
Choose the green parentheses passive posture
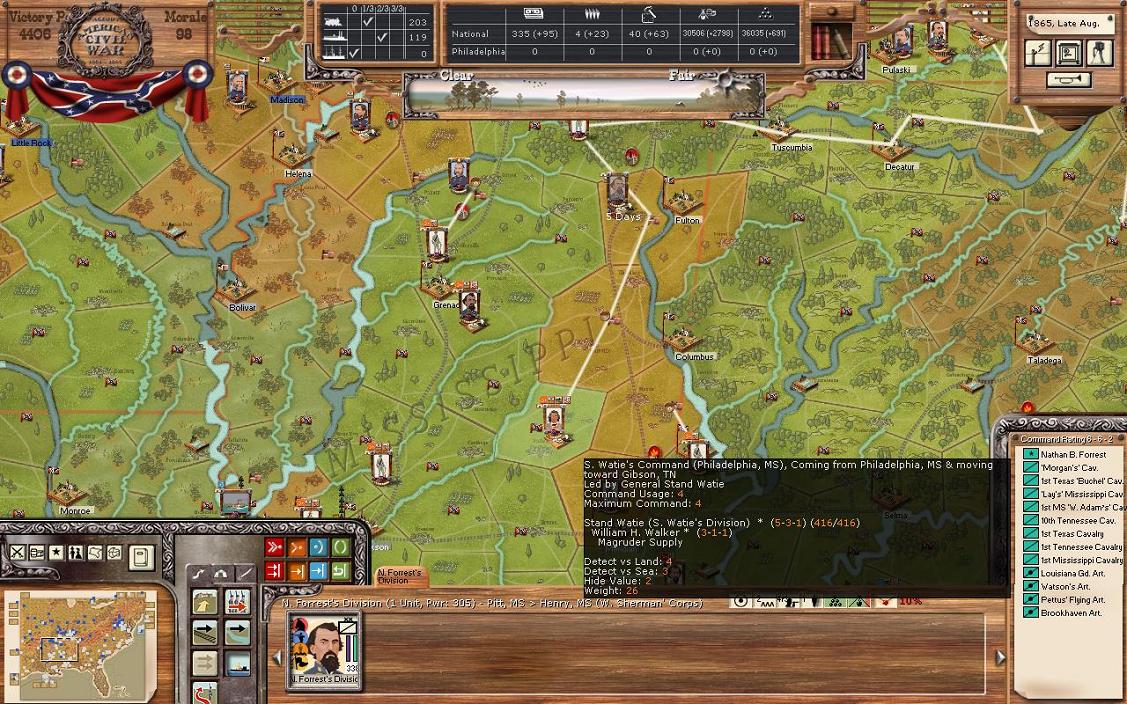pyautogui.click(x=340, y=547)
